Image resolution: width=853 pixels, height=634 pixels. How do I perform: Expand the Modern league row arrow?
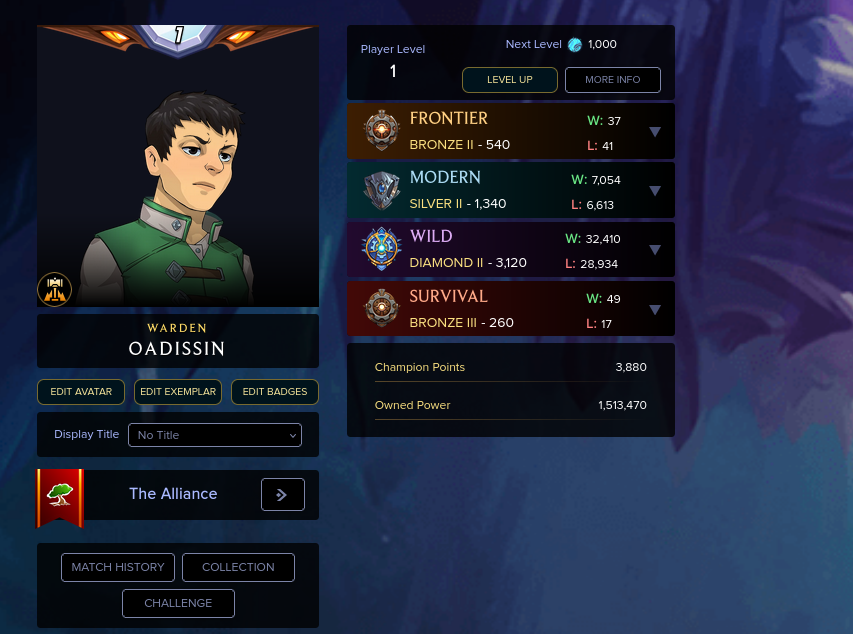[655, 190]
